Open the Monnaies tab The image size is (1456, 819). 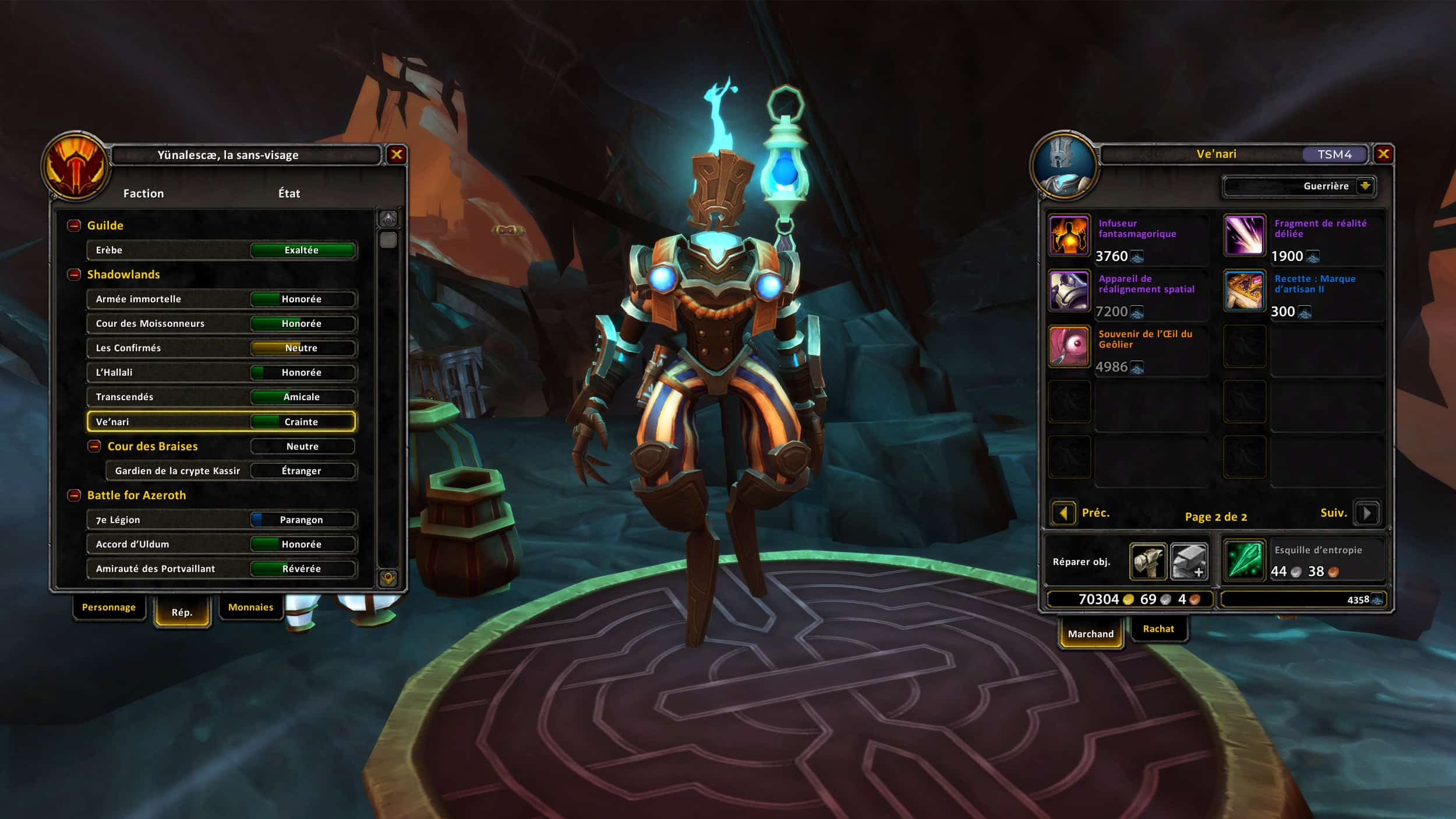(x=250, y=607)
